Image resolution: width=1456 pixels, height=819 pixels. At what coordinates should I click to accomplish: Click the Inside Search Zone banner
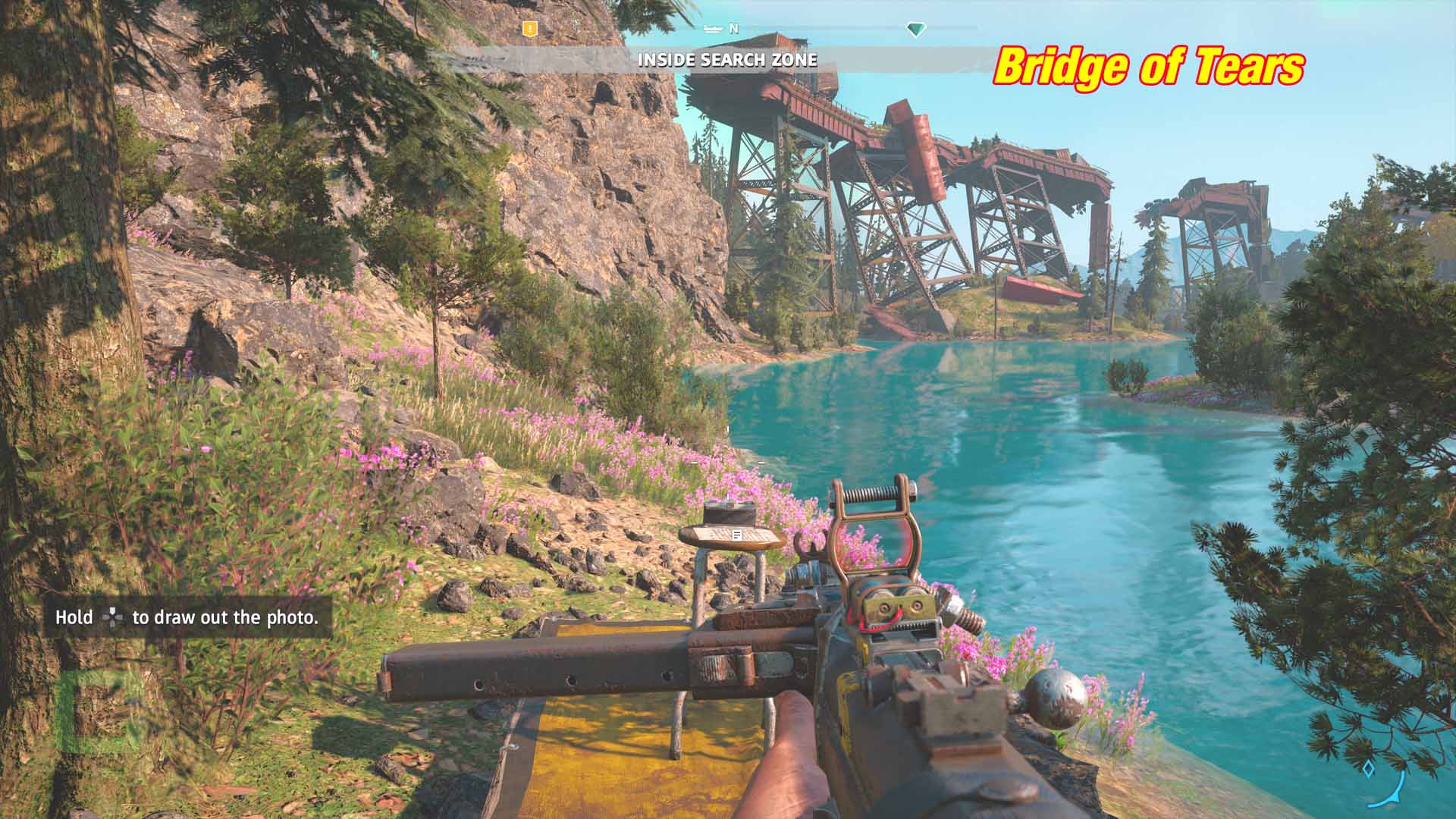click(x=727, y=60)
